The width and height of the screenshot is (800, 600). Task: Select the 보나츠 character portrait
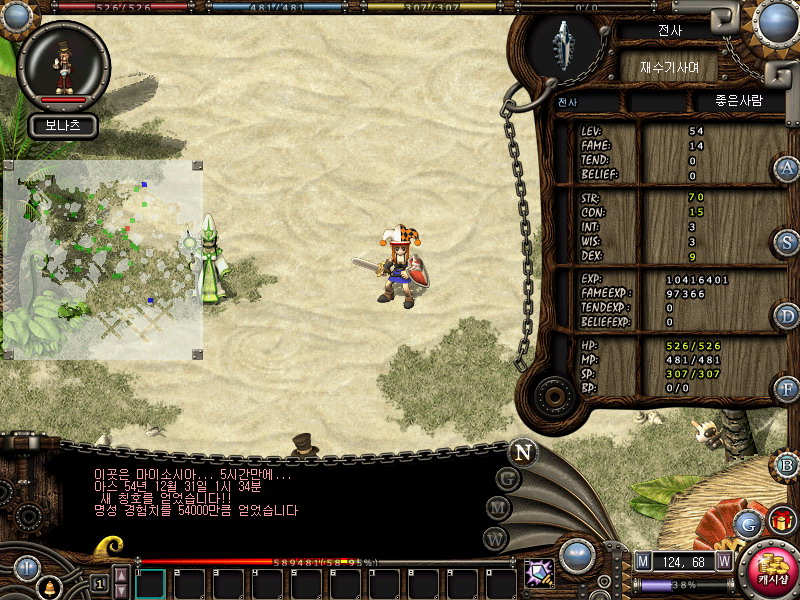pos(63,65)
